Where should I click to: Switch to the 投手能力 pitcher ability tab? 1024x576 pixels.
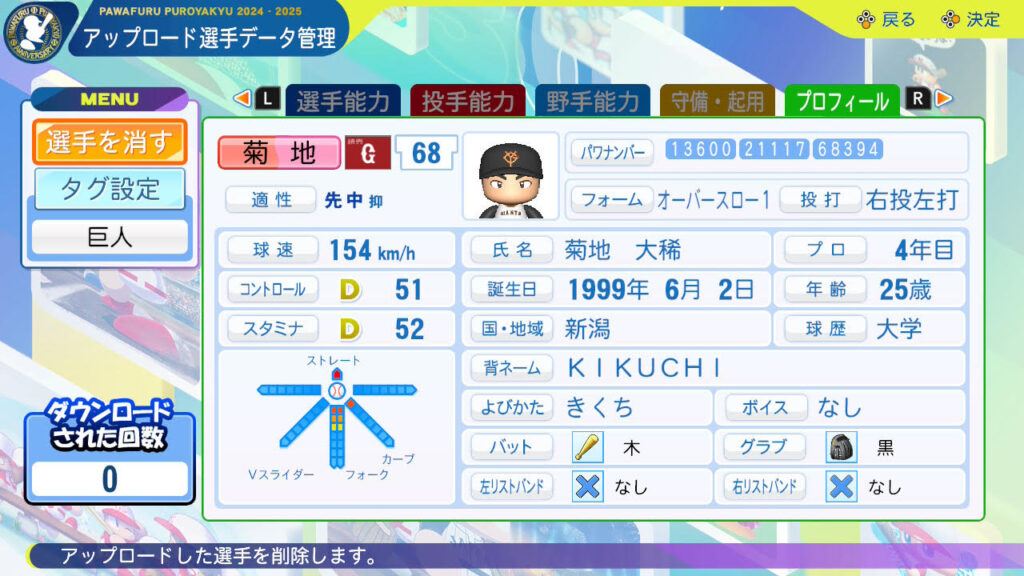[468, 101]
